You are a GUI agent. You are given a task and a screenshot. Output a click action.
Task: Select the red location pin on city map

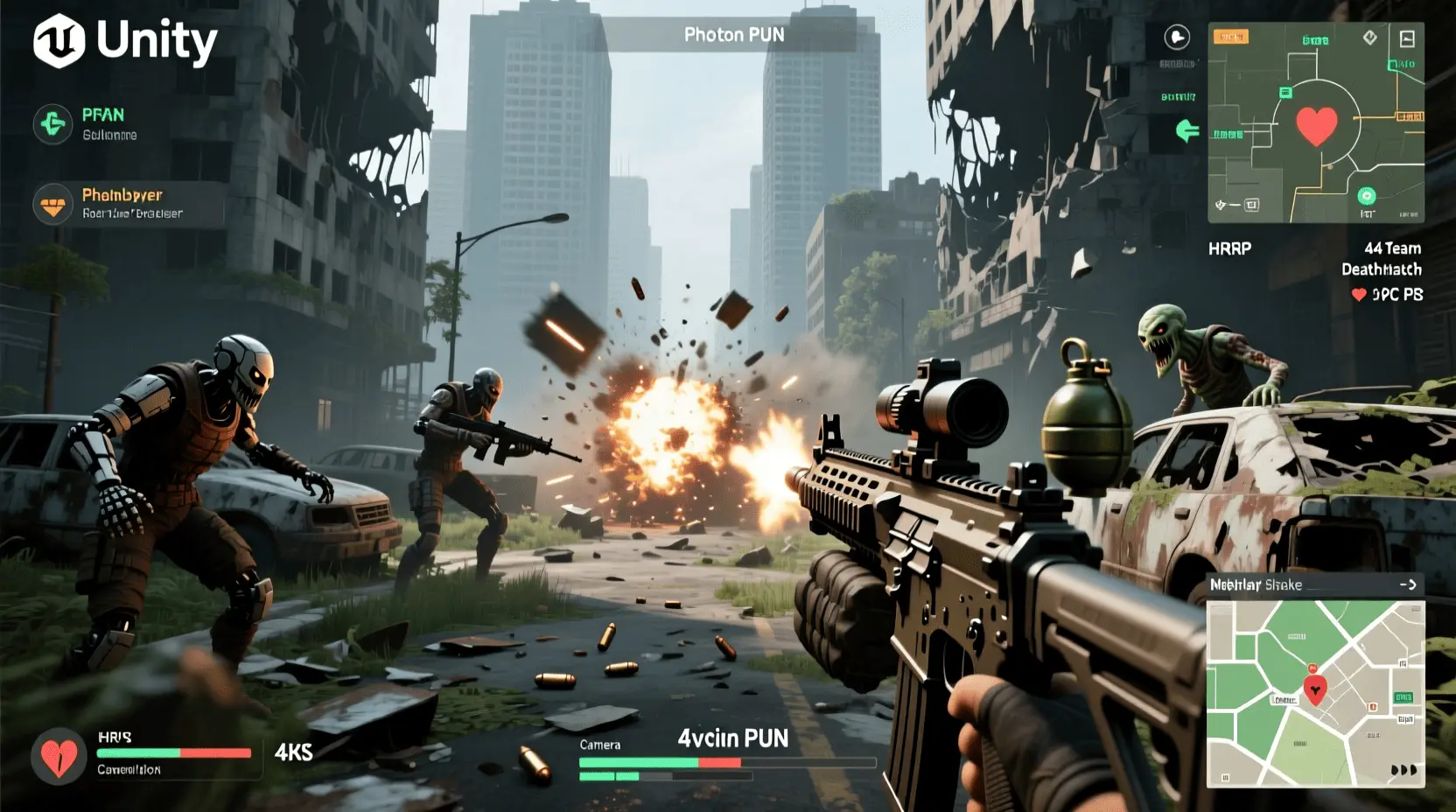[x=1314, y=689]
